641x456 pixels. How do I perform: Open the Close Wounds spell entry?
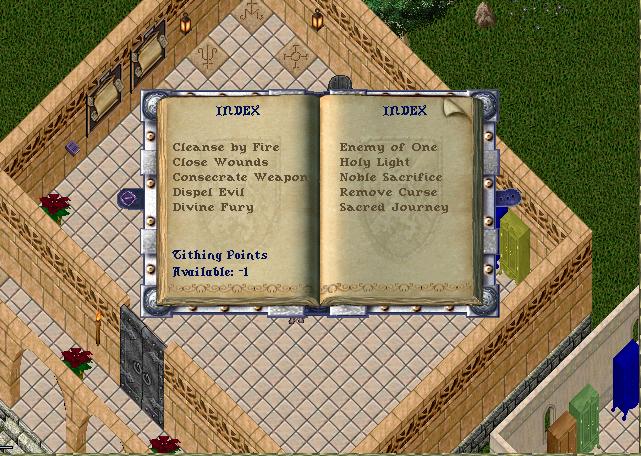point(220,162)
